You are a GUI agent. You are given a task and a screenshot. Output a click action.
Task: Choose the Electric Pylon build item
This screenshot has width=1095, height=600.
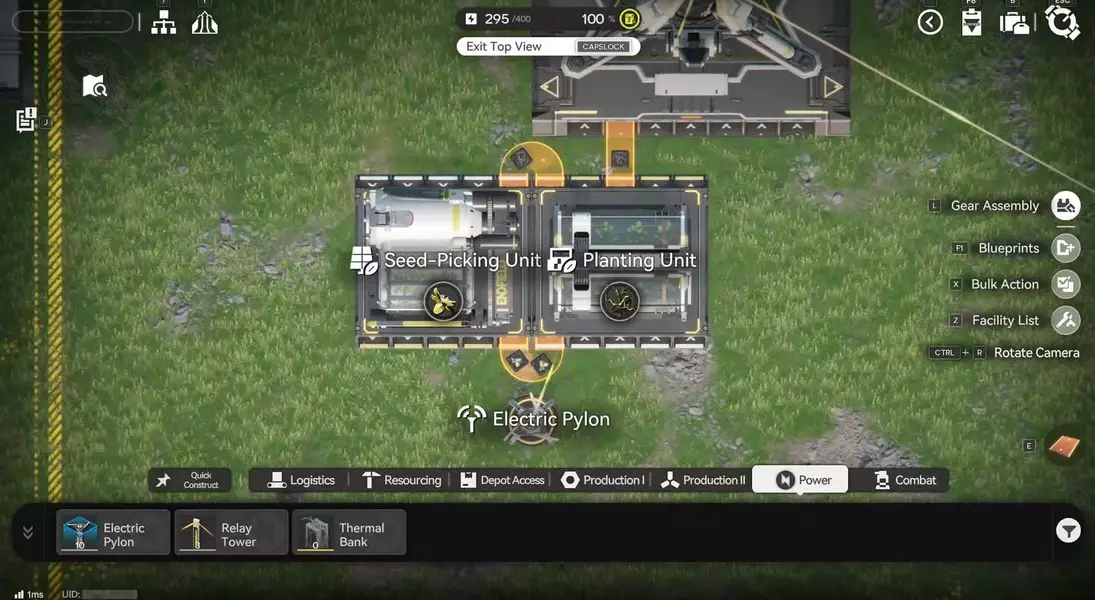click(x=113, y=532)
